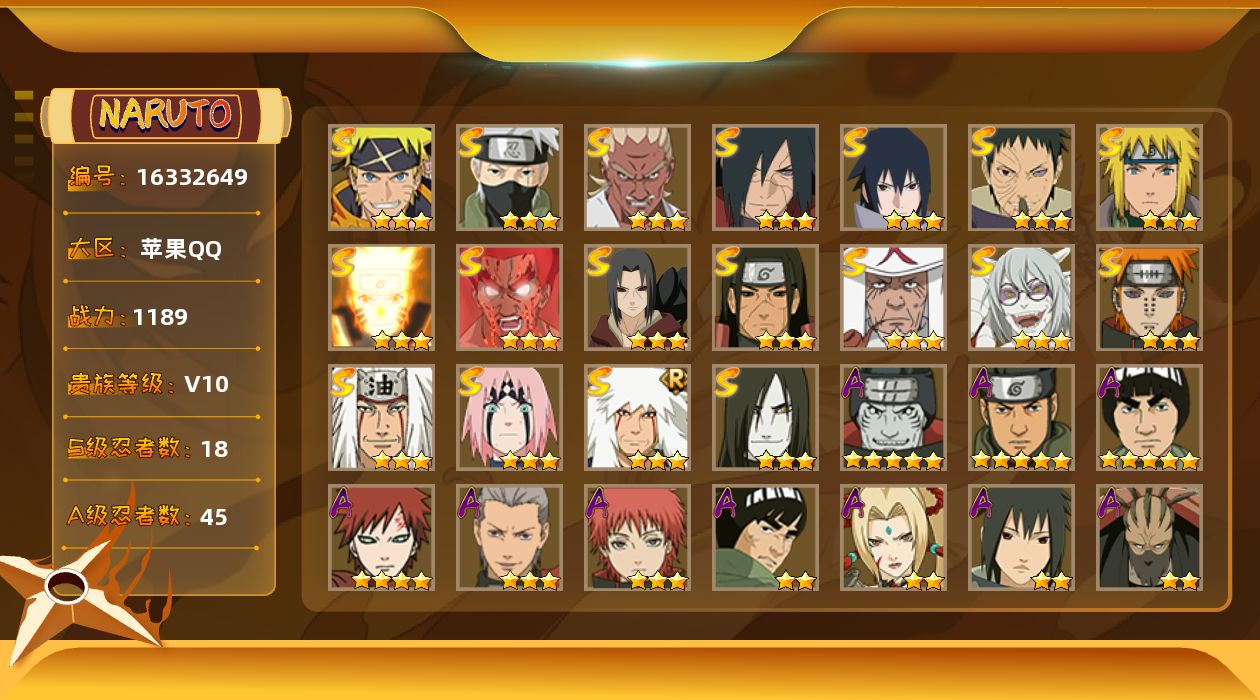The height and width of the screenshot is (700, 1260).
Task: Select Madara with long black hair
Action: point(765,177)
